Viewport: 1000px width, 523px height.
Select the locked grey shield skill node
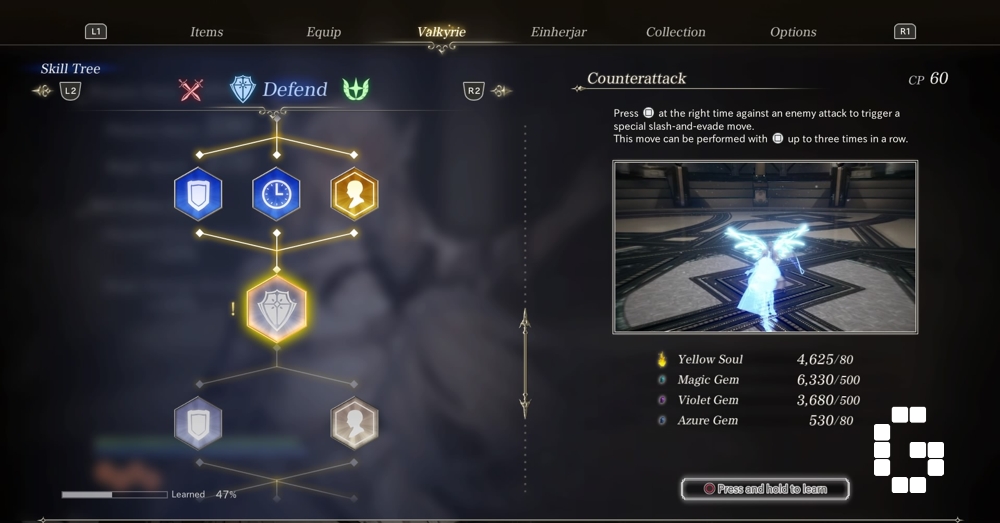[x=198, y=423]
